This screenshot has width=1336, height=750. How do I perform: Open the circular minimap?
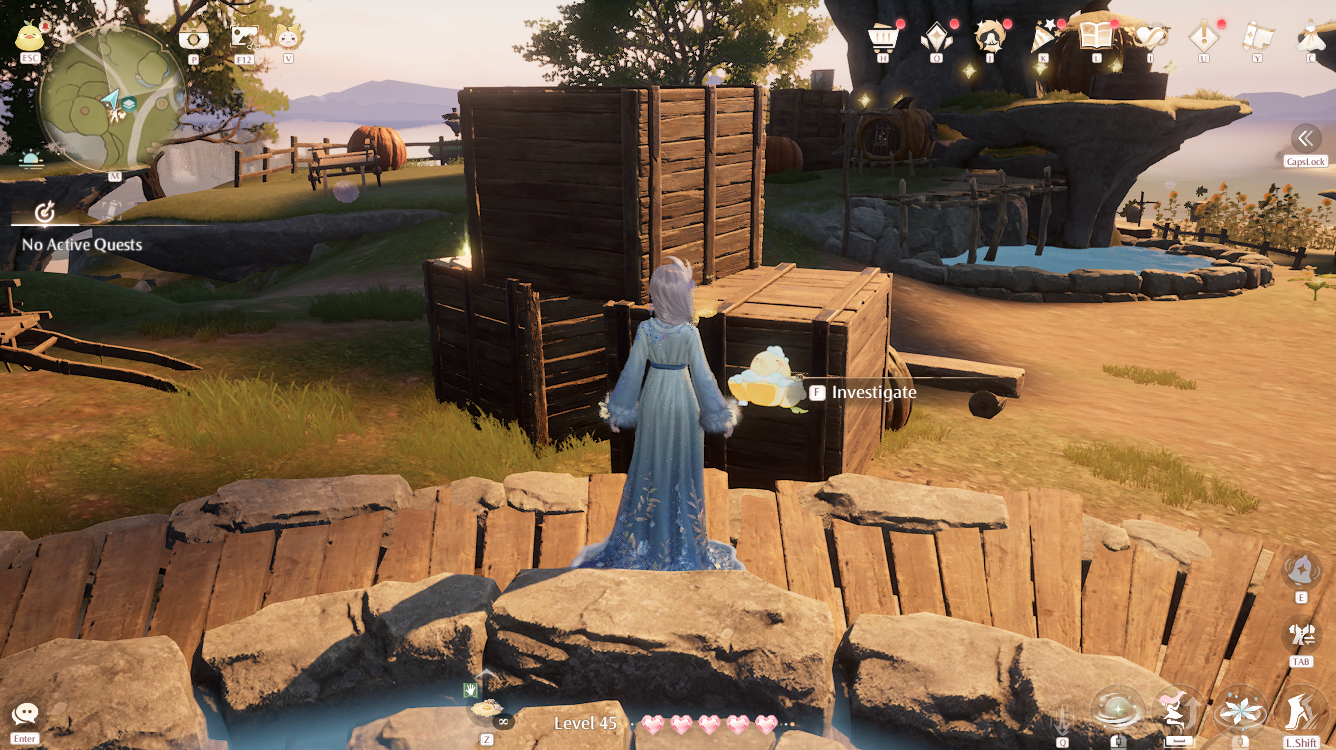[x=112, y=100]
